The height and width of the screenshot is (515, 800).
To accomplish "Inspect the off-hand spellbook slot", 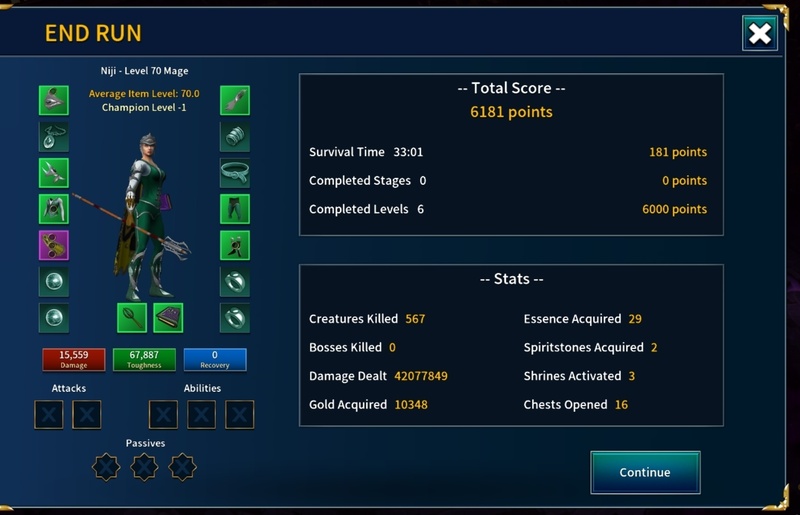I will [168, 317].
